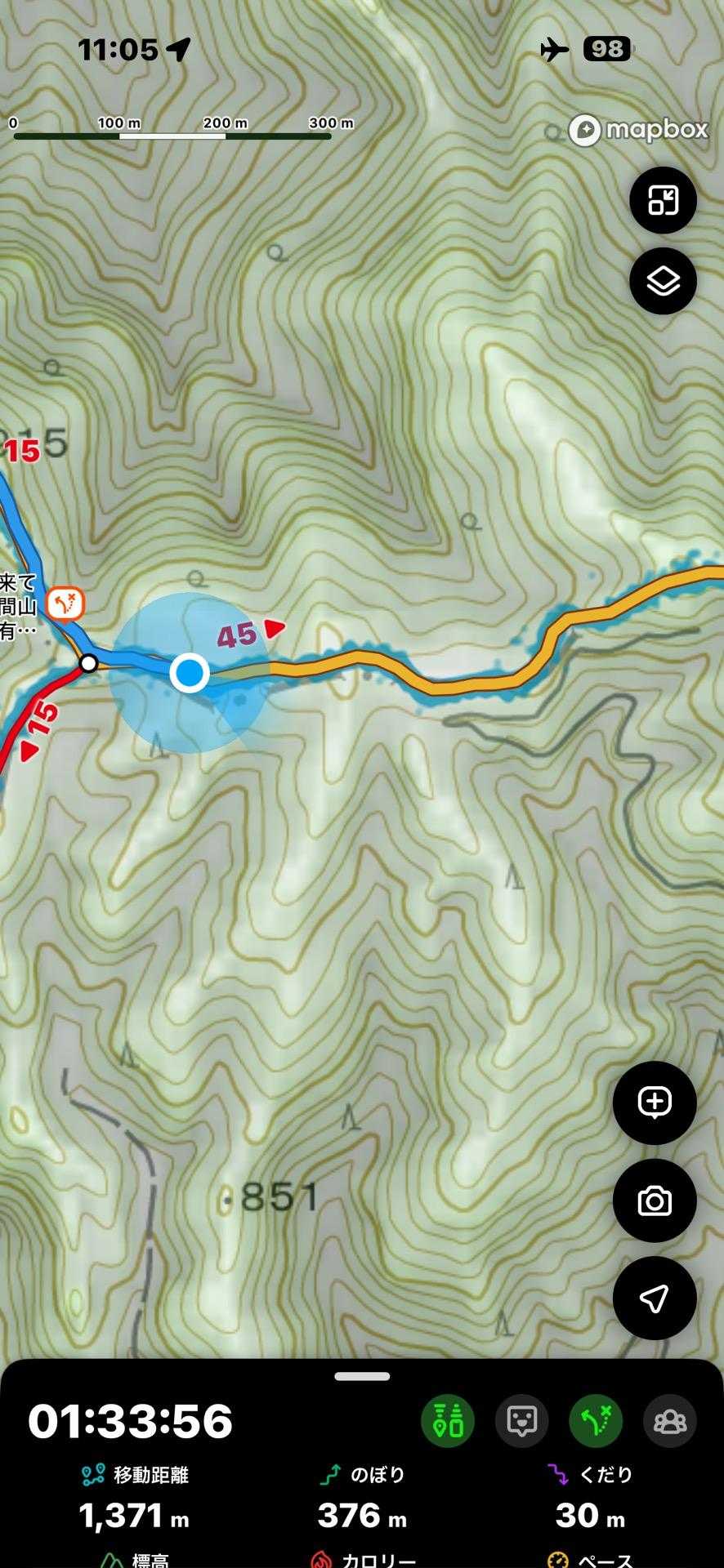Open the group of people icon

click(x=670, y=1422)
